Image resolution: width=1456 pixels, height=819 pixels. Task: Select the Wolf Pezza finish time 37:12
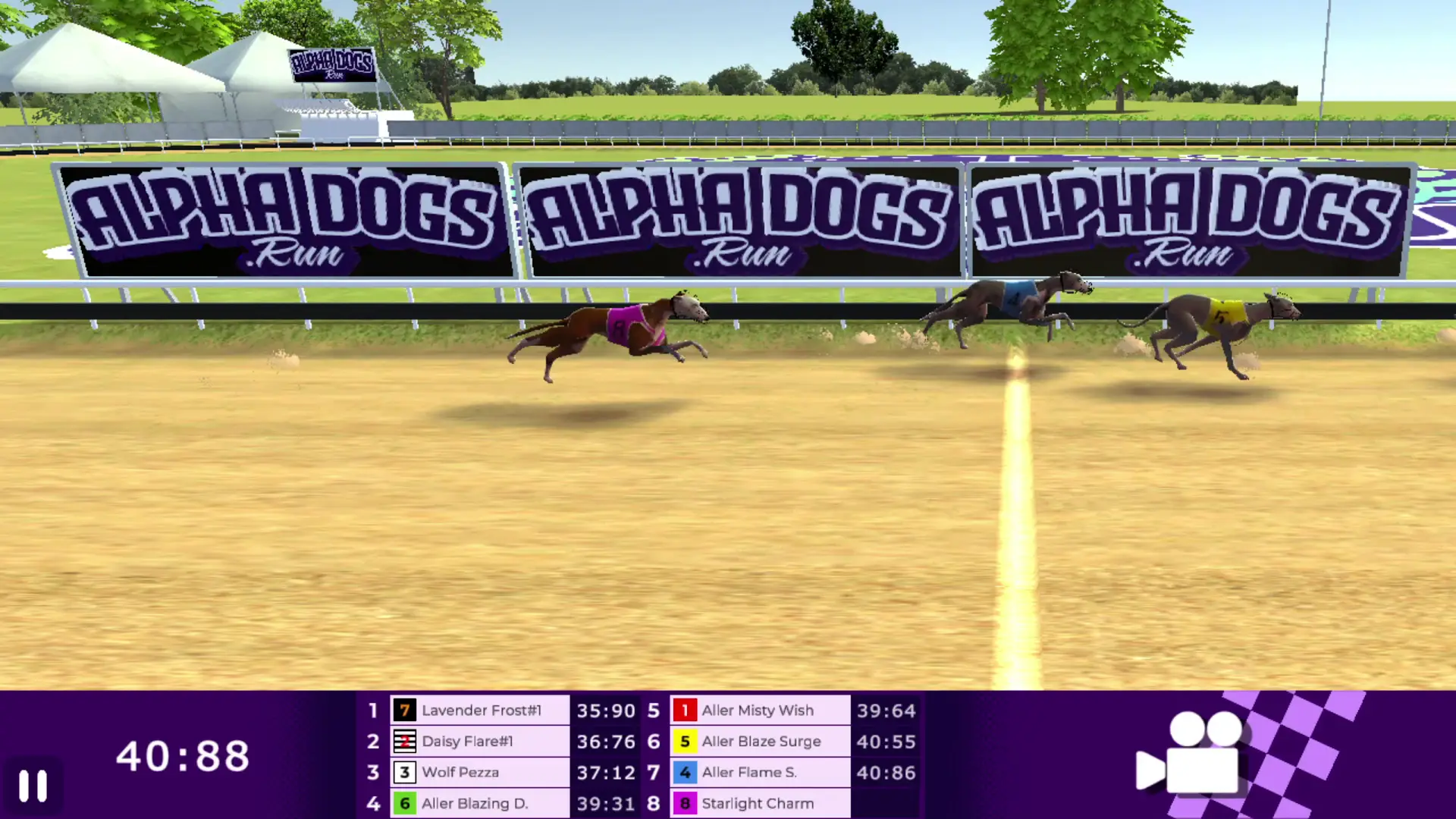pos(606,772)
